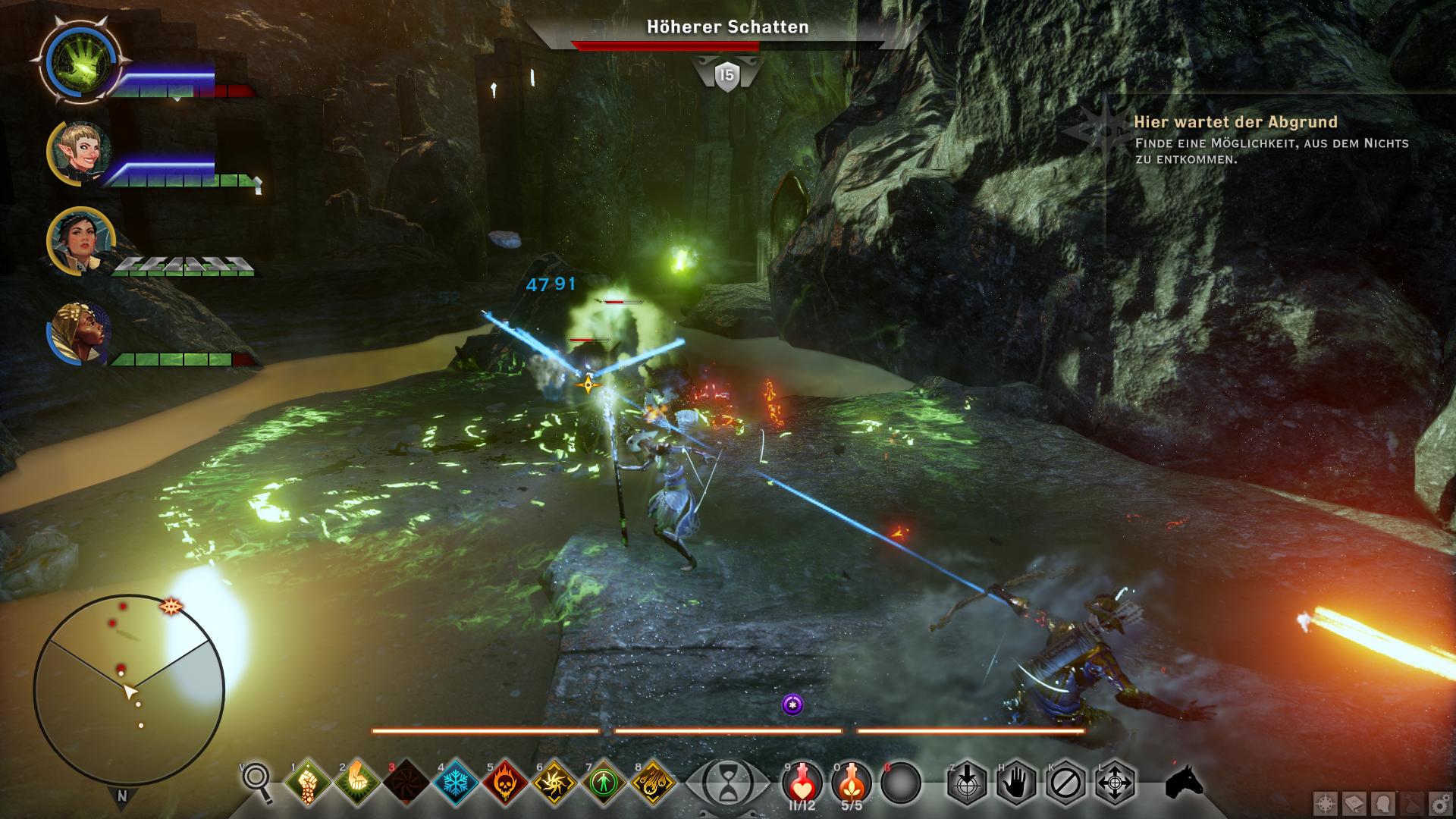Open the journal book icon

pos(1355,803)
